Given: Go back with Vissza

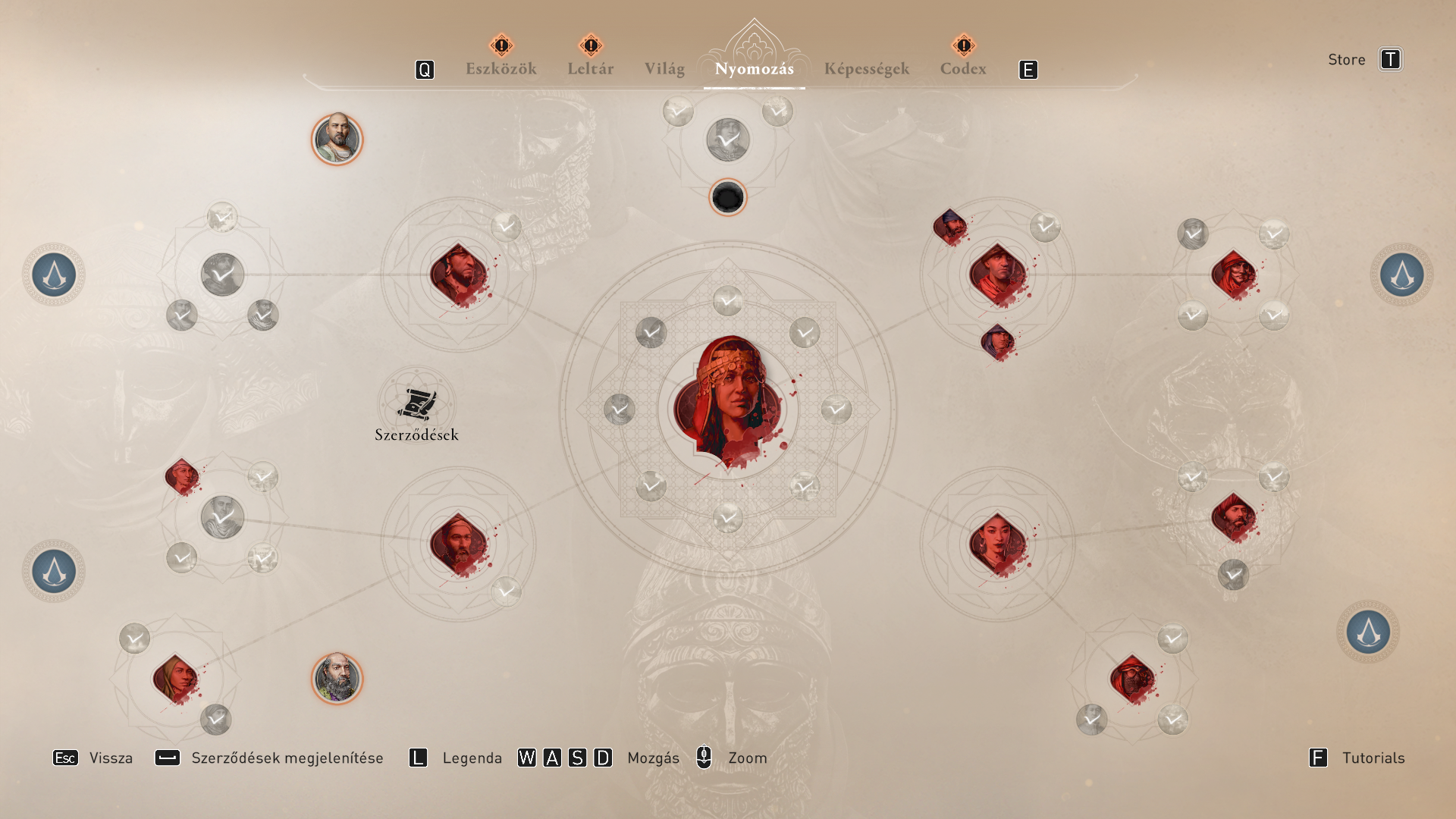Looking at the screenshot, I should click(x=93, y=758).
